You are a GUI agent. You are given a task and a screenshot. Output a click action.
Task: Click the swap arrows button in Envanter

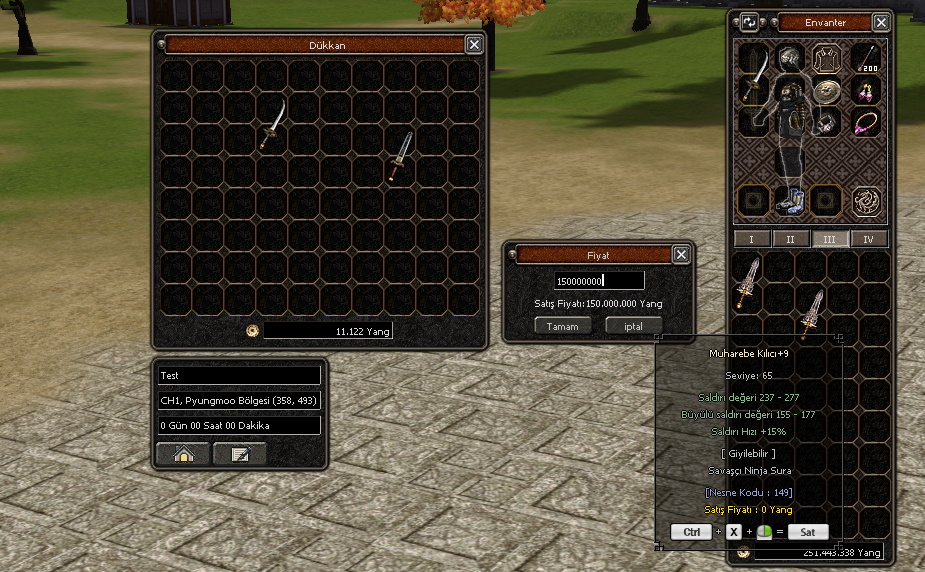point(749,22)
